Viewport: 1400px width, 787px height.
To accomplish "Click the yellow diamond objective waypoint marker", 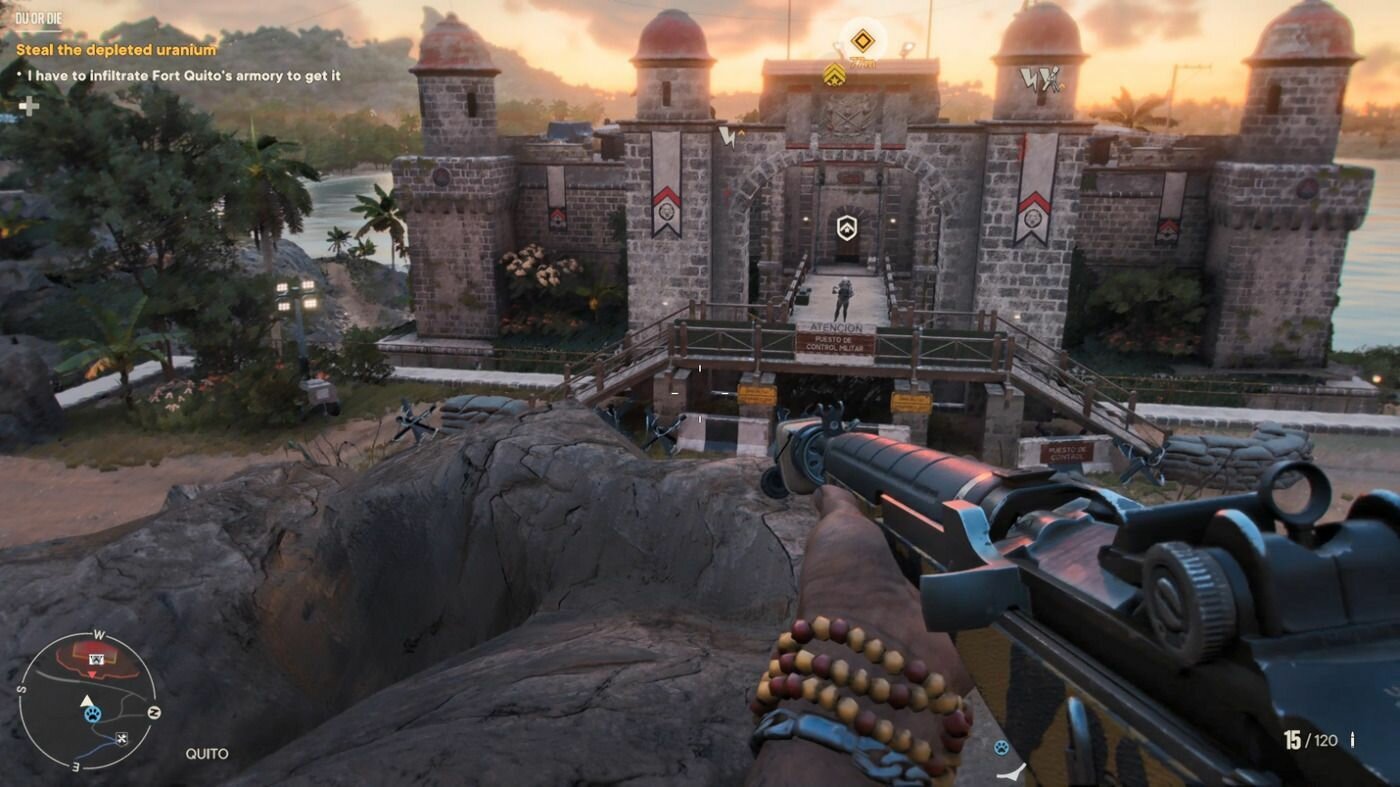I will 862,41.
